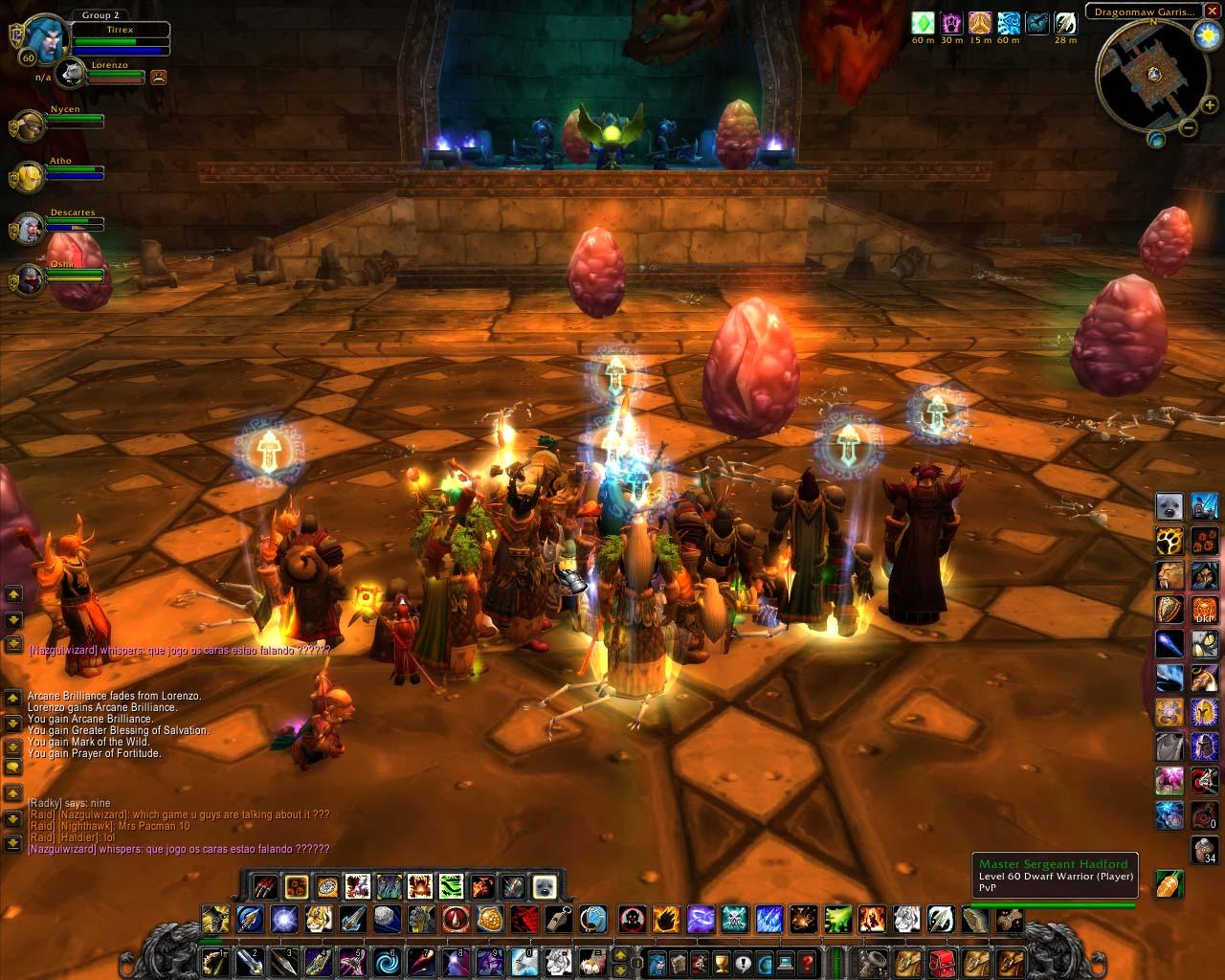Activate the seal face stance button
Viewport: 1225px width, 980px height.
point(546,886)
